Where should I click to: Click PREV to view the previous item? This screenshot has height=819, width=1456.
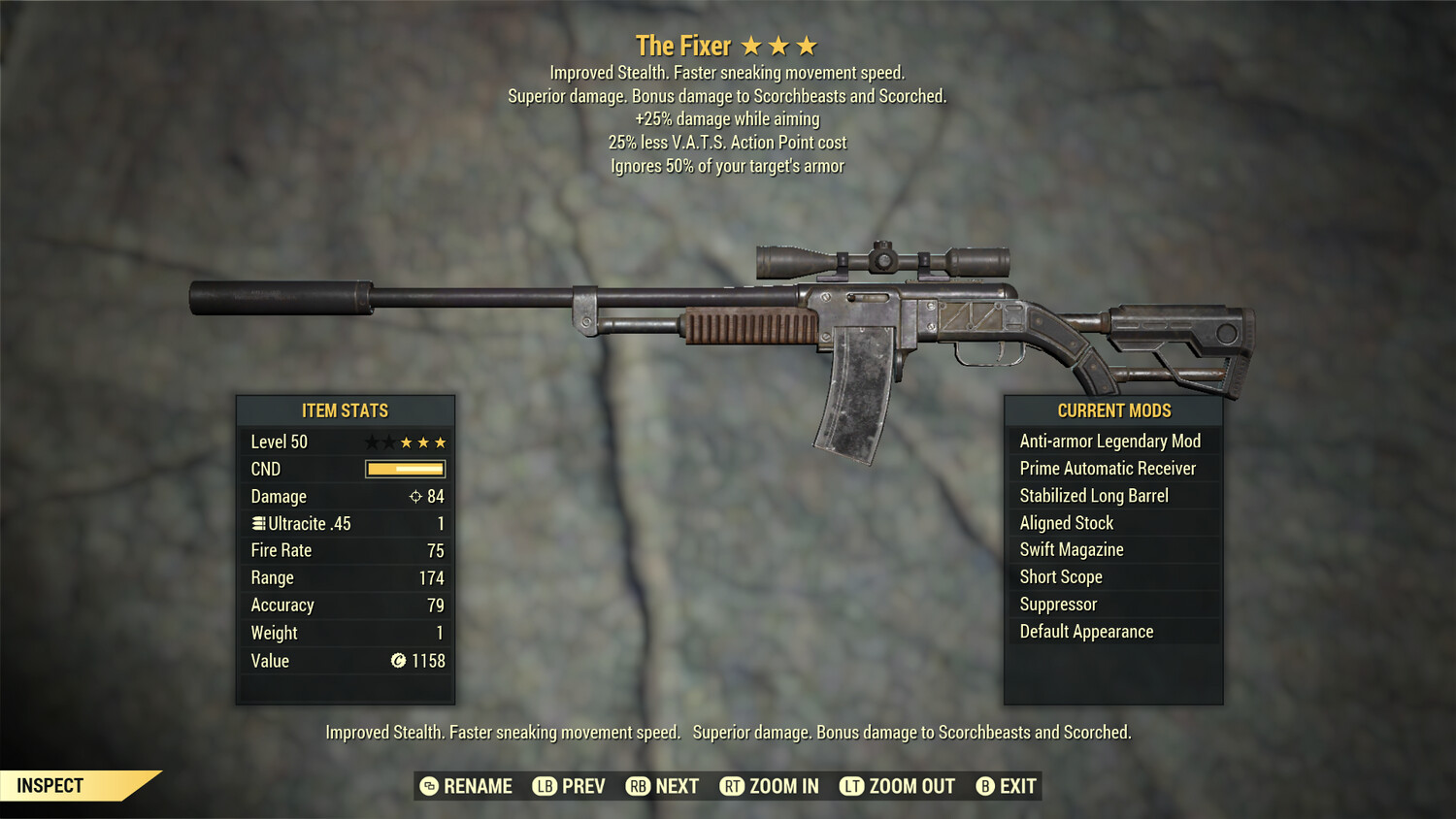coord(582,786)
